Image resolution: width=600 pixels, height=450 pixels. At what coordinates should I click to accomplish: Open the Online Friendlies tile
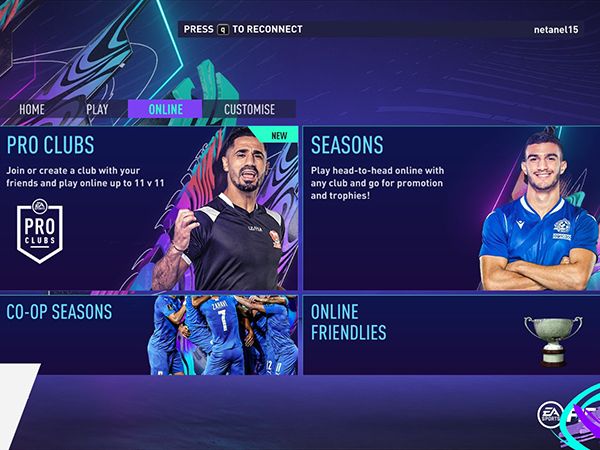(450, 334)
